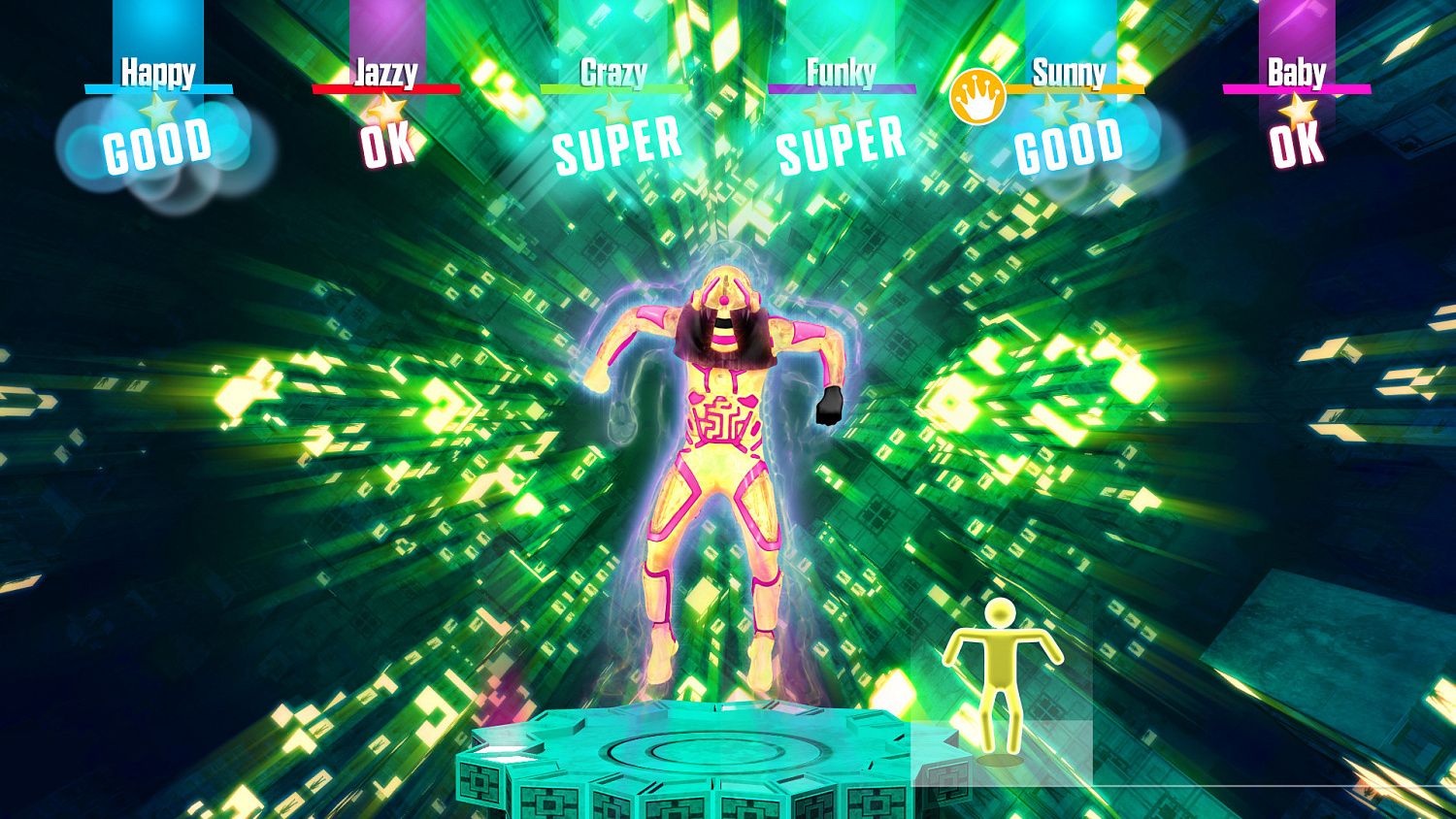
Task: Select the stars under Sunny's banner
Action: 1068,110
